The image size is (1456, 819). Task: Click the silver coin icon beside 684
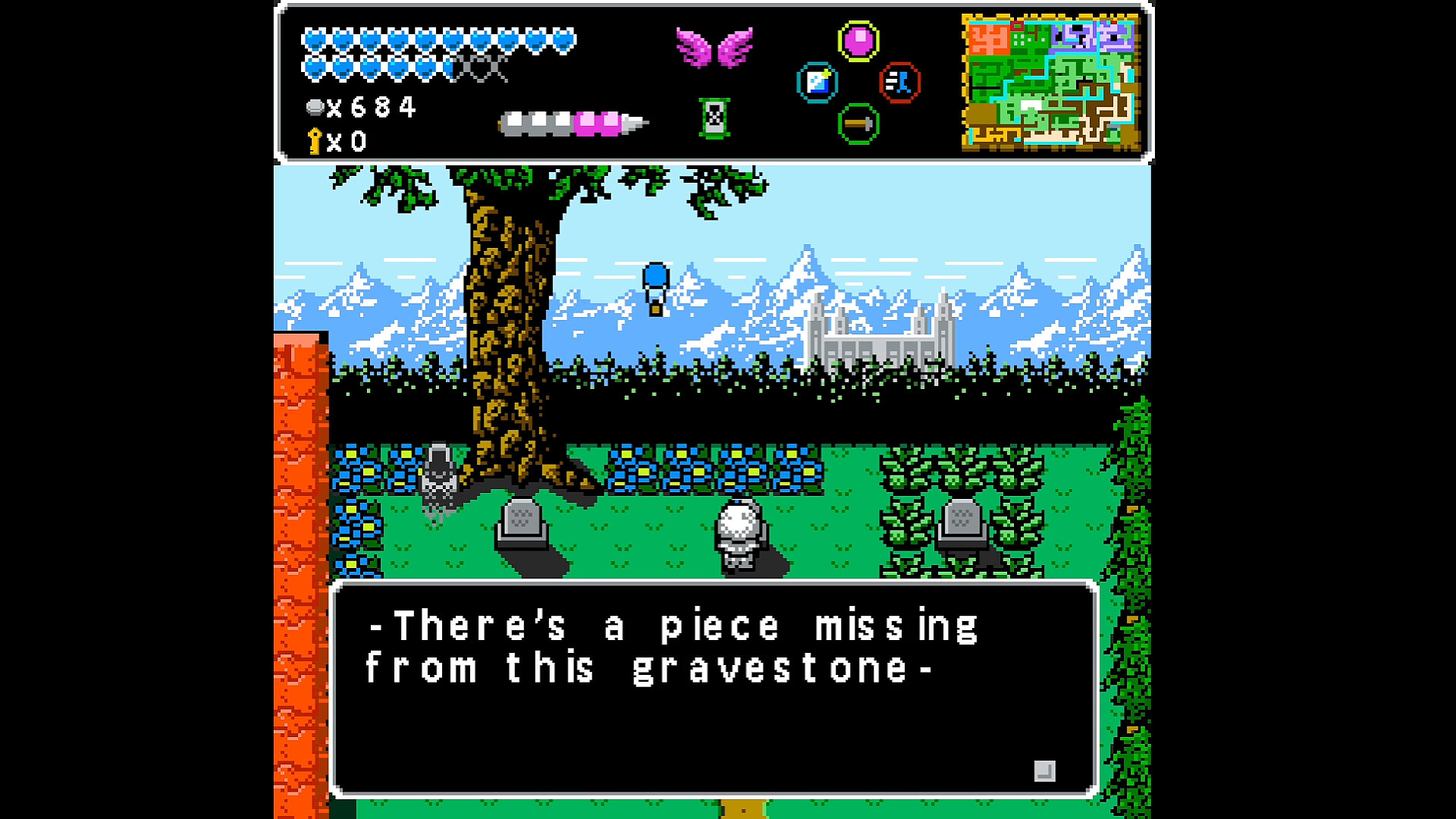click(x=315, y=107)
